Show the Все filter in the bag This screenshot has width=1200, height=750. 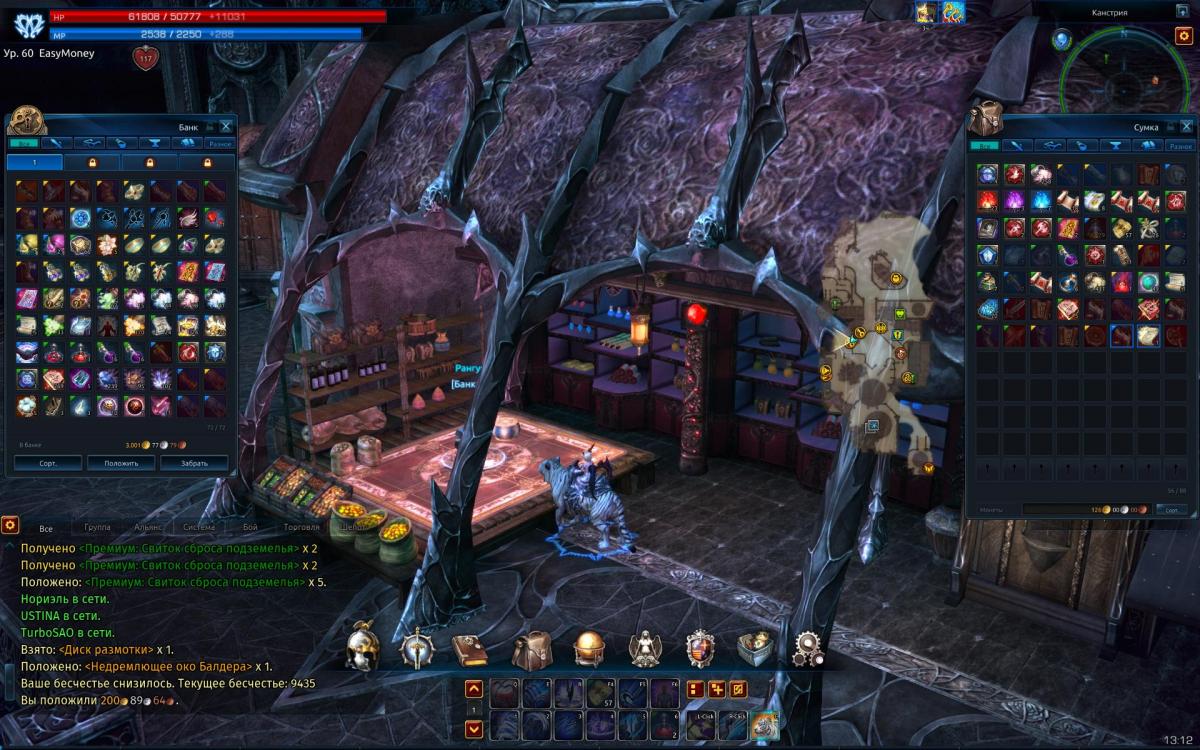coord(987,145)
